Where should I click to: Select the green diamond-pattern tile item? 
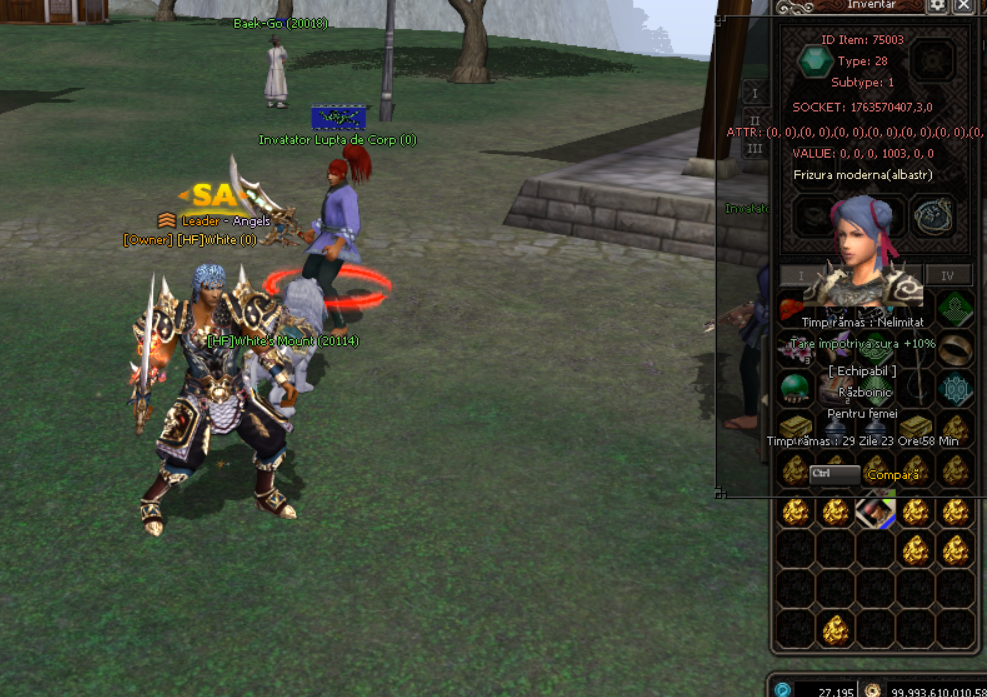pyautogui.click(x=955, y=308)
